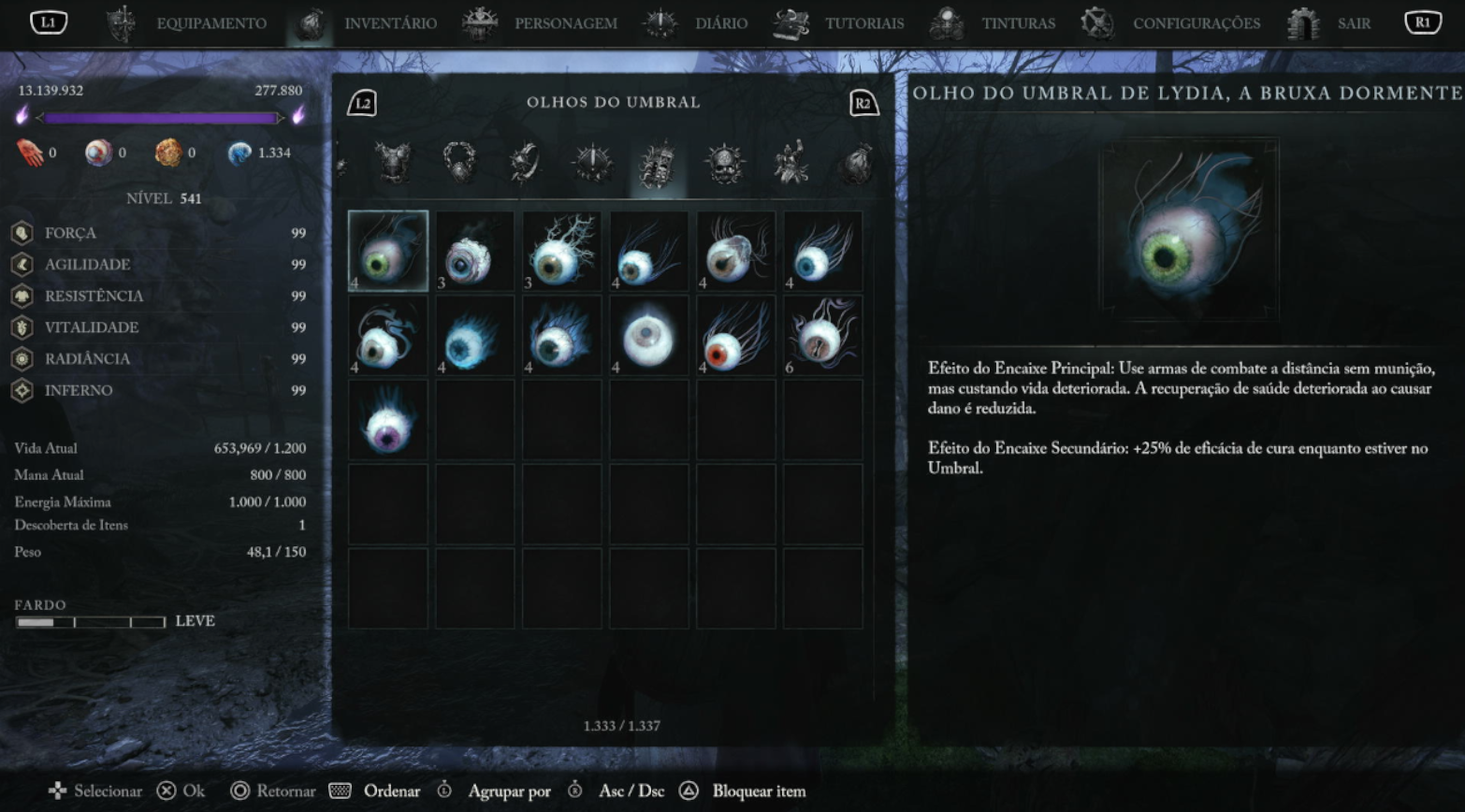Pick the red-iris umbral eye

pos(735,336)
